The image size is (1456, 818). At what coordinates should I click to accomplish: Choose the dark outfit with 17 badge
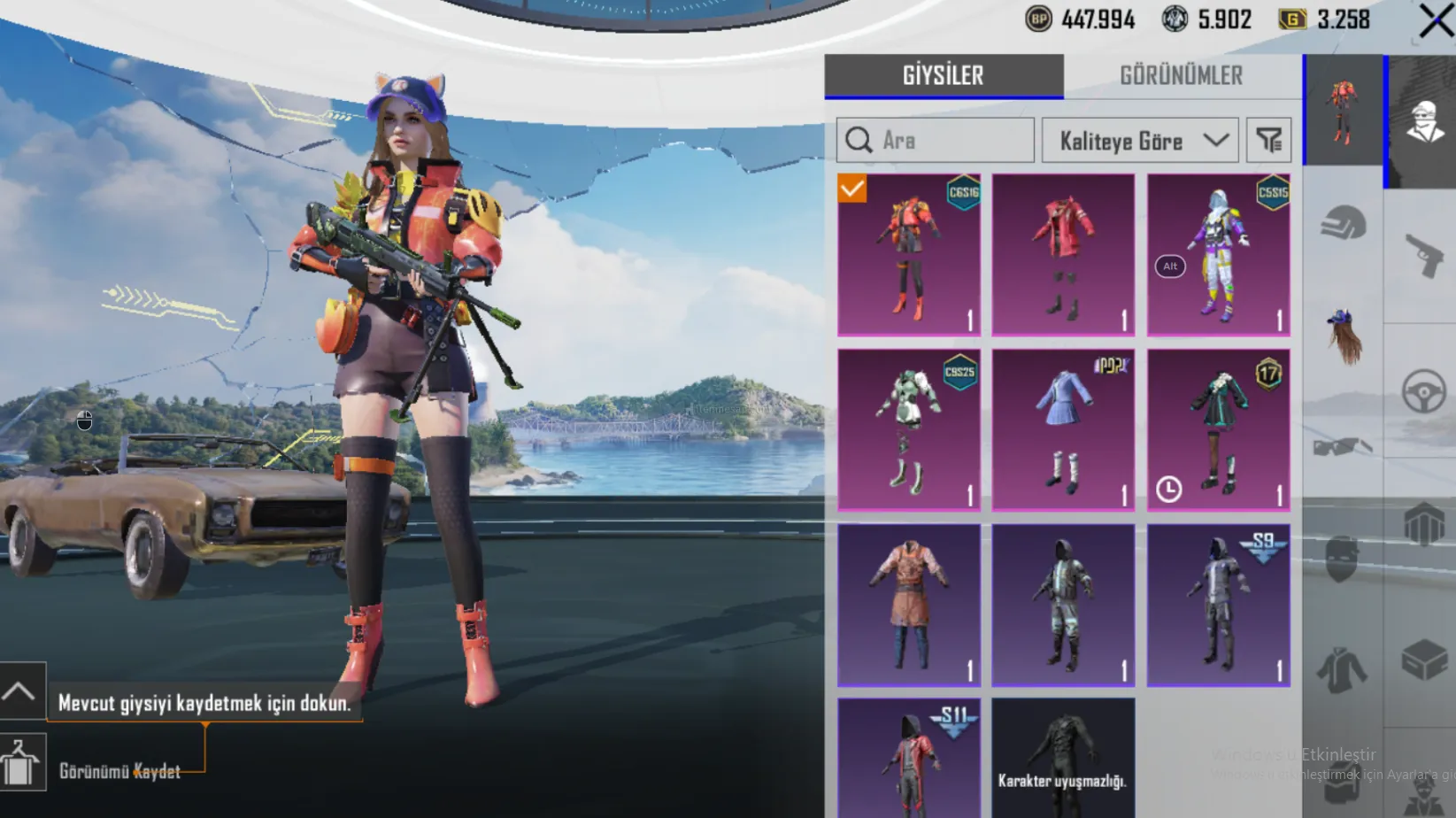point(1218,429)
